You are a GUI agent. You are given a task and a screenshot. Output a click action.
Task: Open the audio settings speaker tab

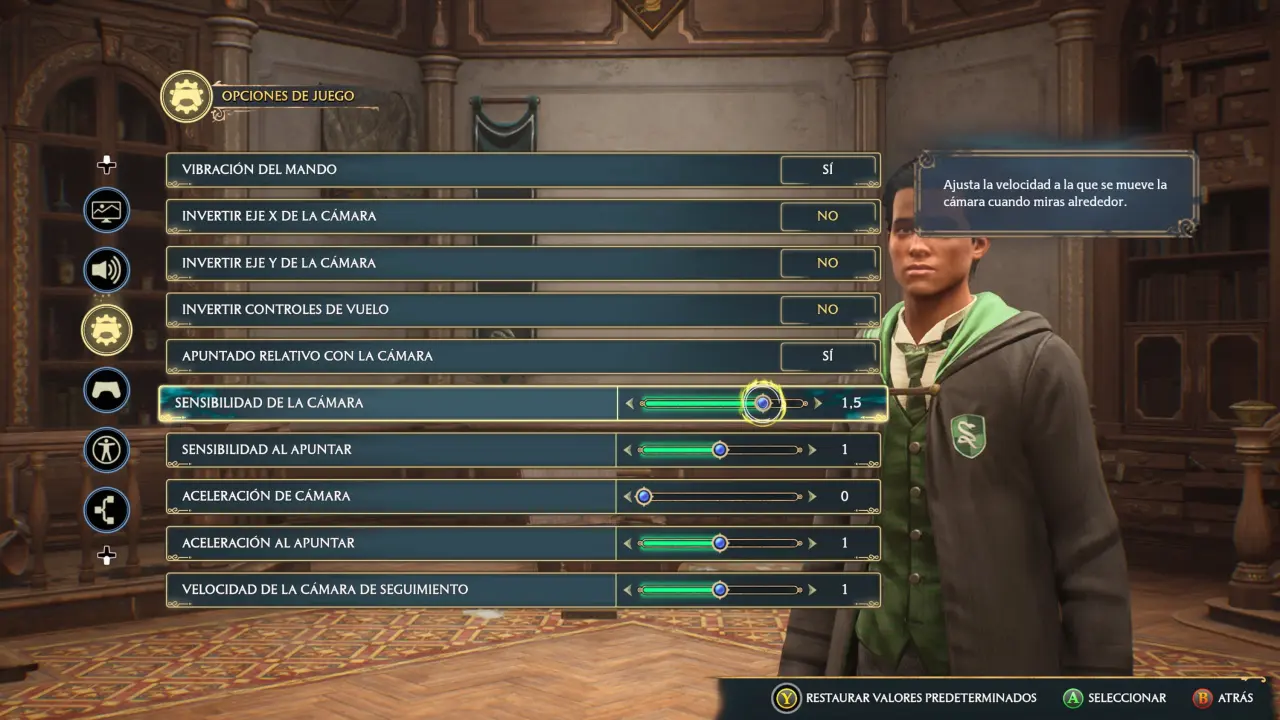tap(106, 270)
